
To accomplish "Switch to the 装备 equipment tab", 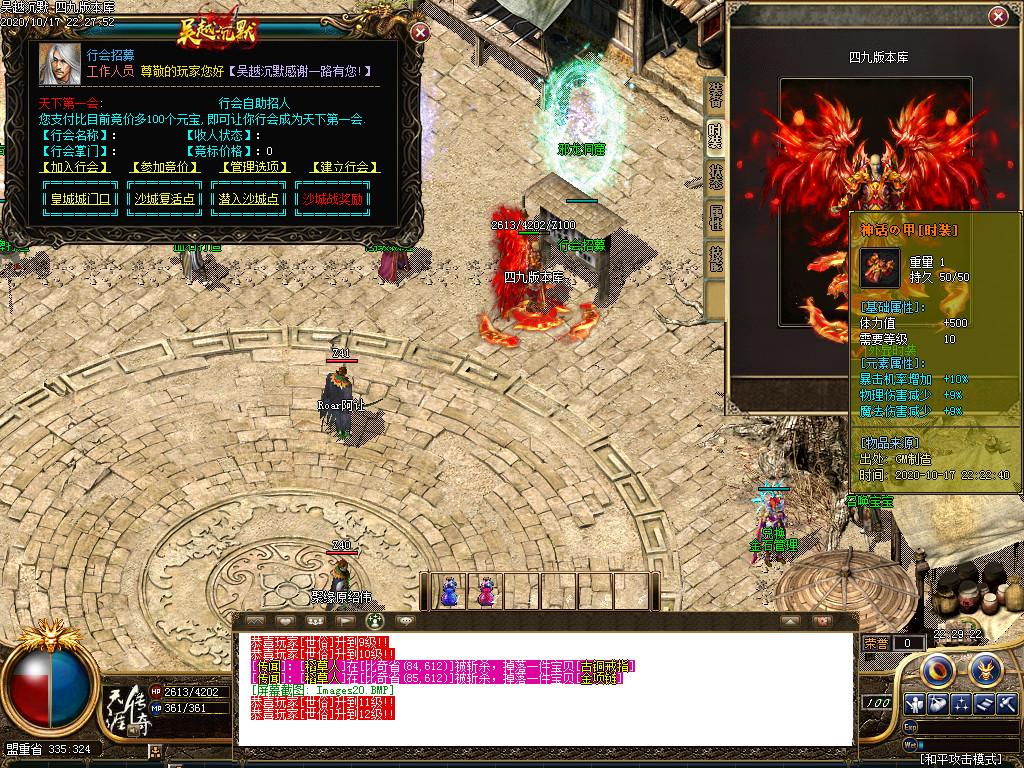I will [716, 95].
